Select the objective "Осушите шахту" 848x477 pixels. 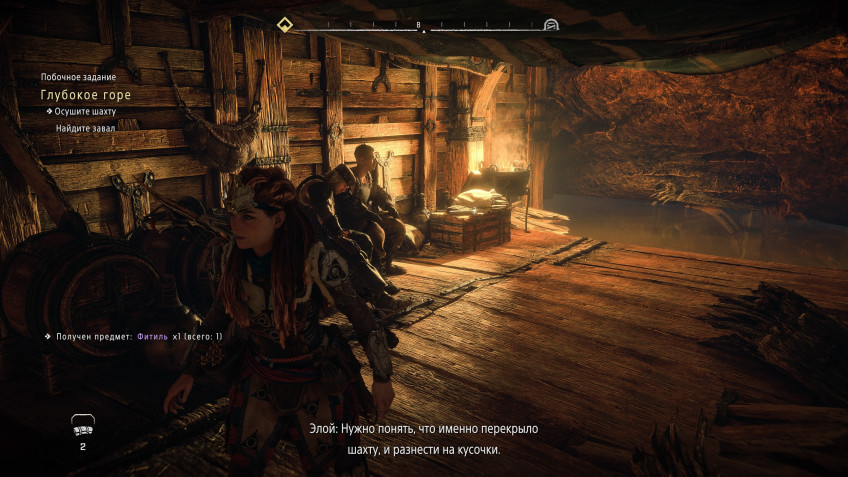(x=81, y=112)
